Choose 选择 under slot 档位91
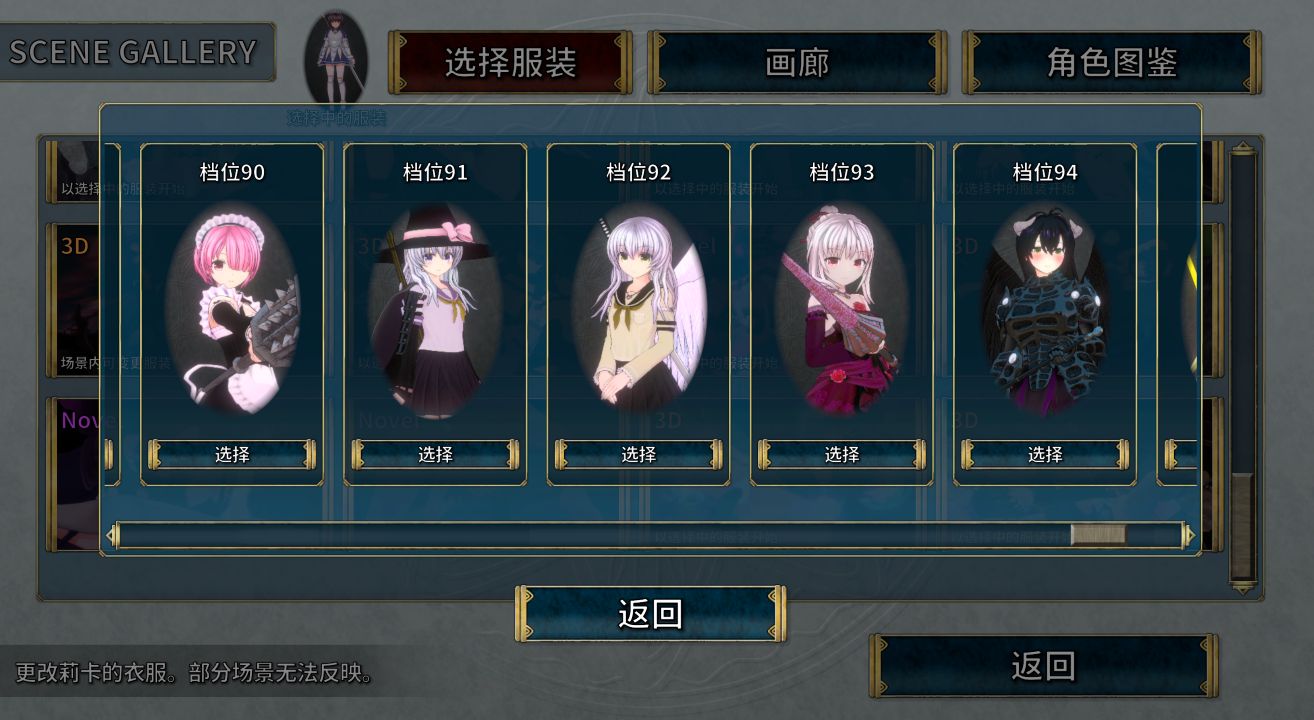This screenshot has height=720, width=1314. tap(435, 454)
